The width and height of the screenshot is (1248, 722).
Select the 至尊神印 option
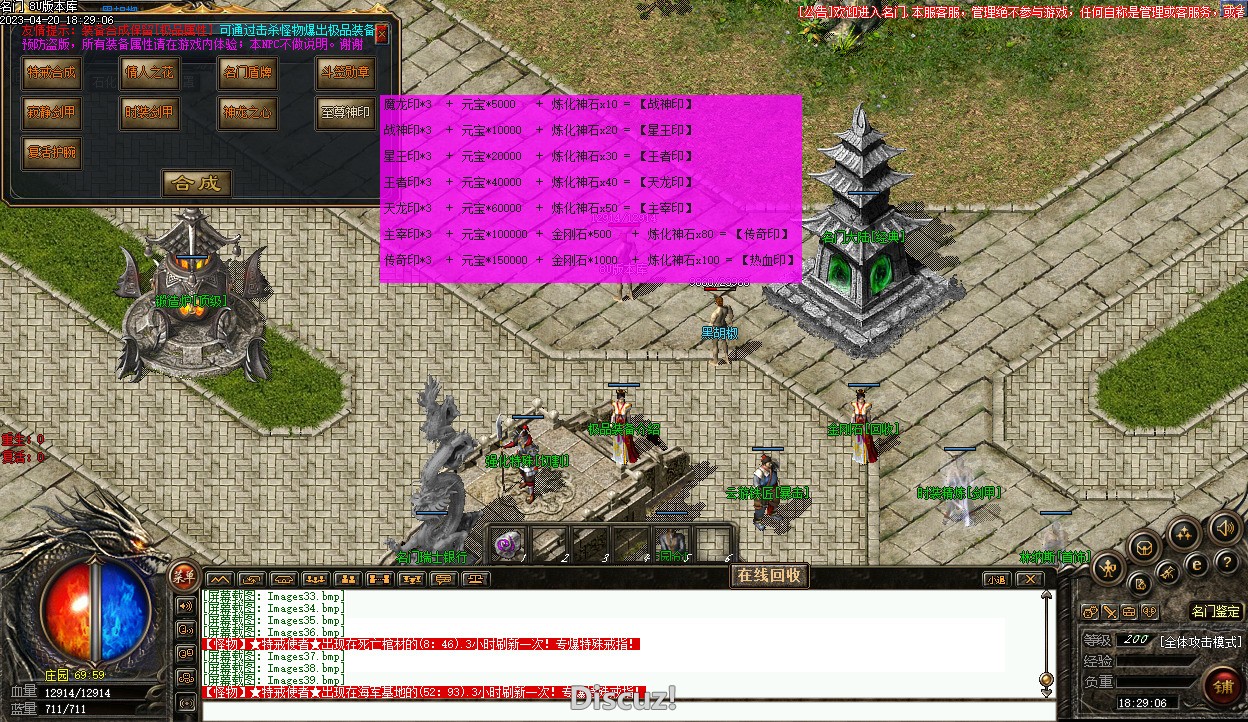click(x=344, y=112)
